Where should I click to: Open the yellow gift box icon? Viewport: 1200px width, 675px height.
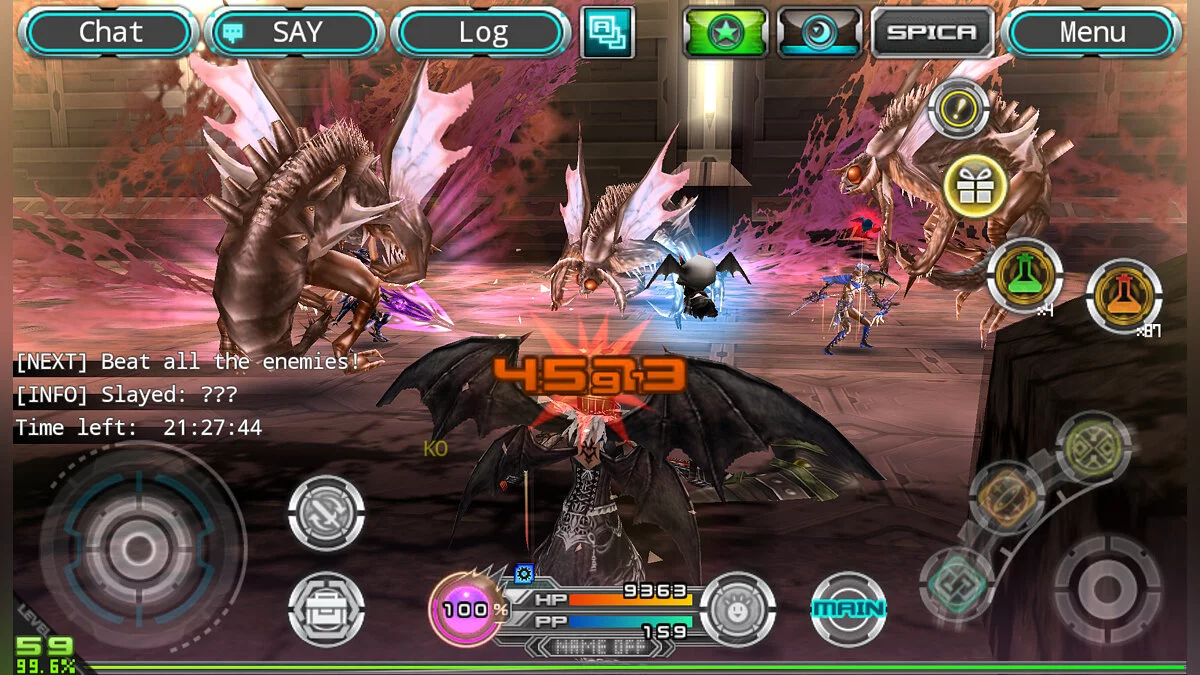pos(975,187)
